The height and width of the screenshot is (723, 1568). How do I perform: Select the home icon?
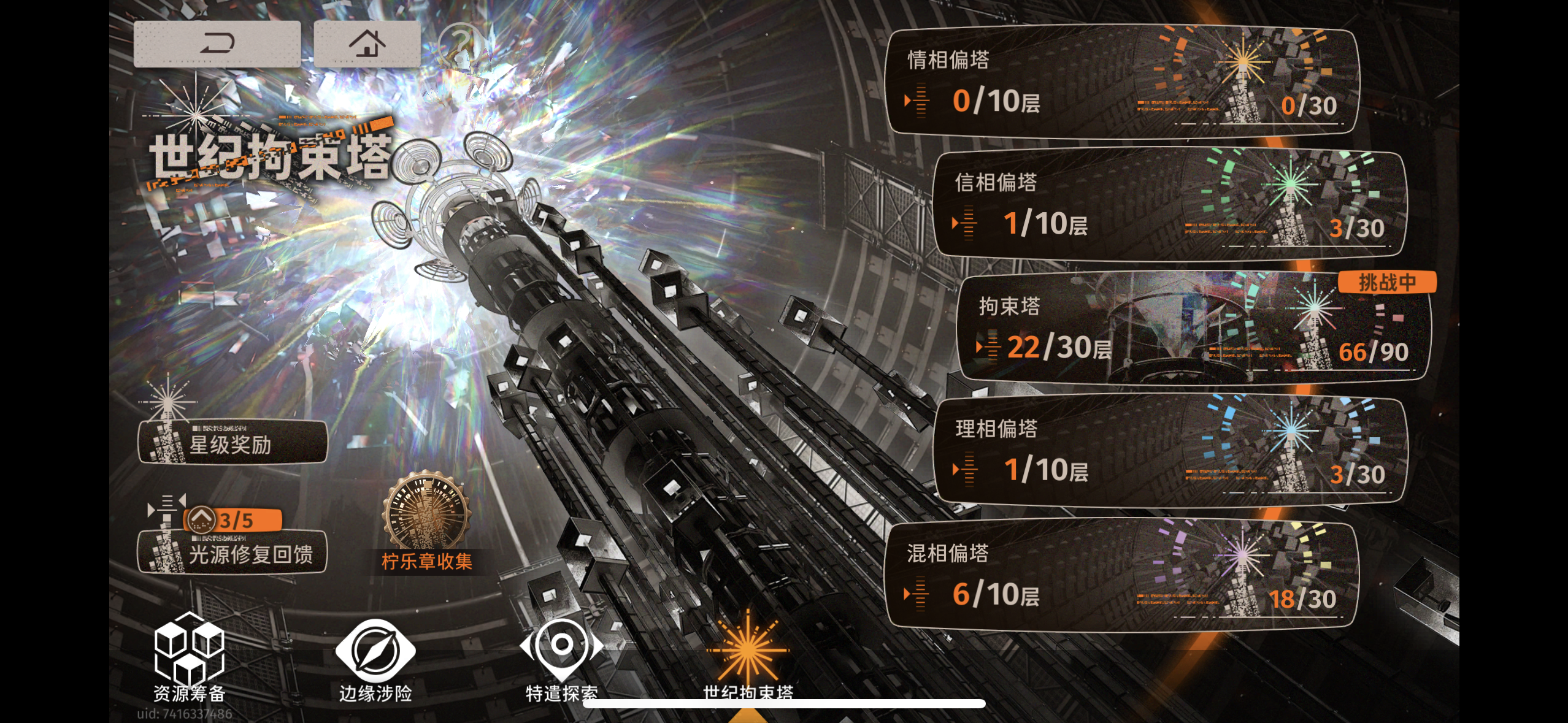click(367, 43)
